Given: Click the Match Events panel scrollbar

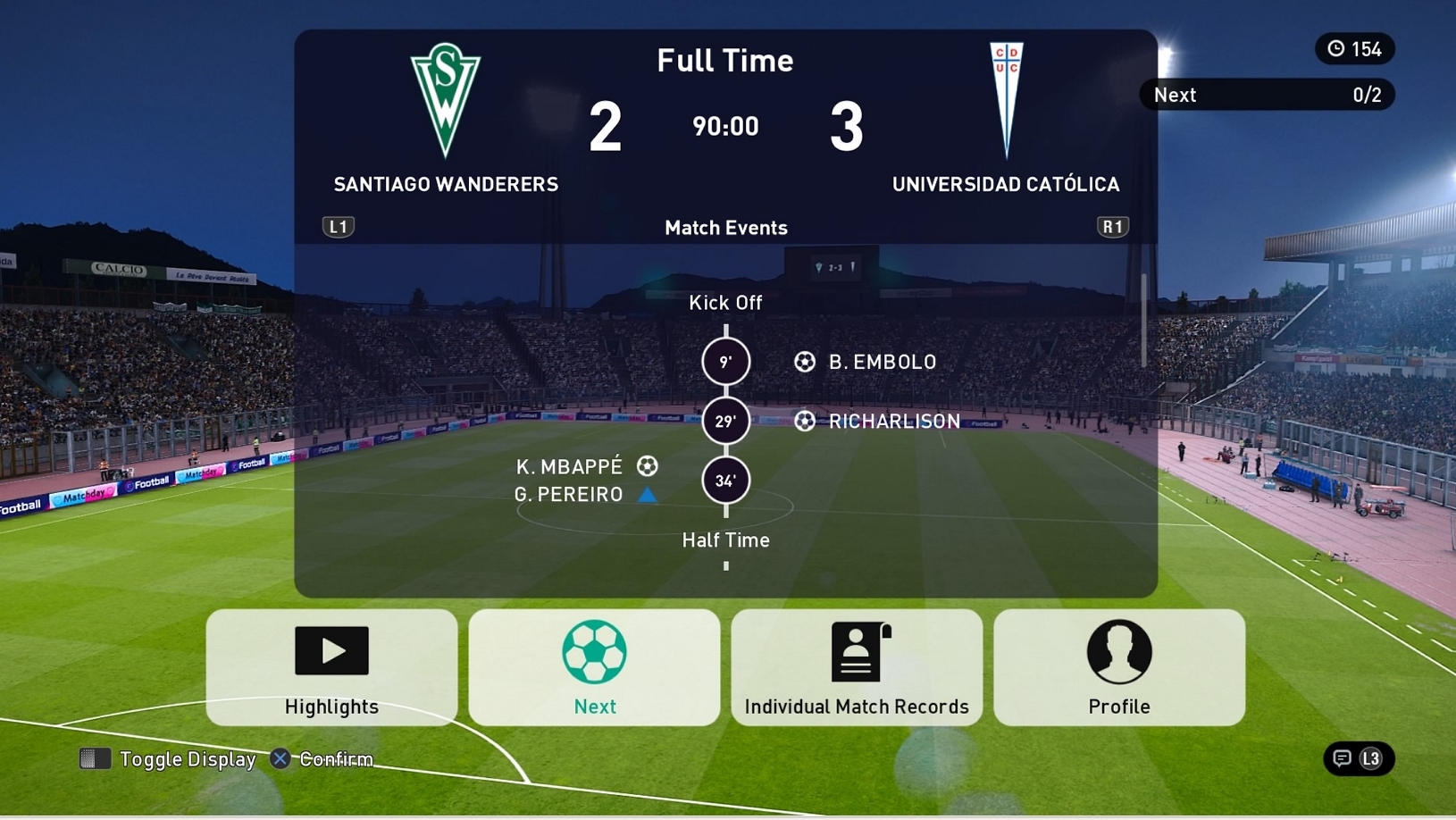Looking at the screenshot, I should [1143, 321].
